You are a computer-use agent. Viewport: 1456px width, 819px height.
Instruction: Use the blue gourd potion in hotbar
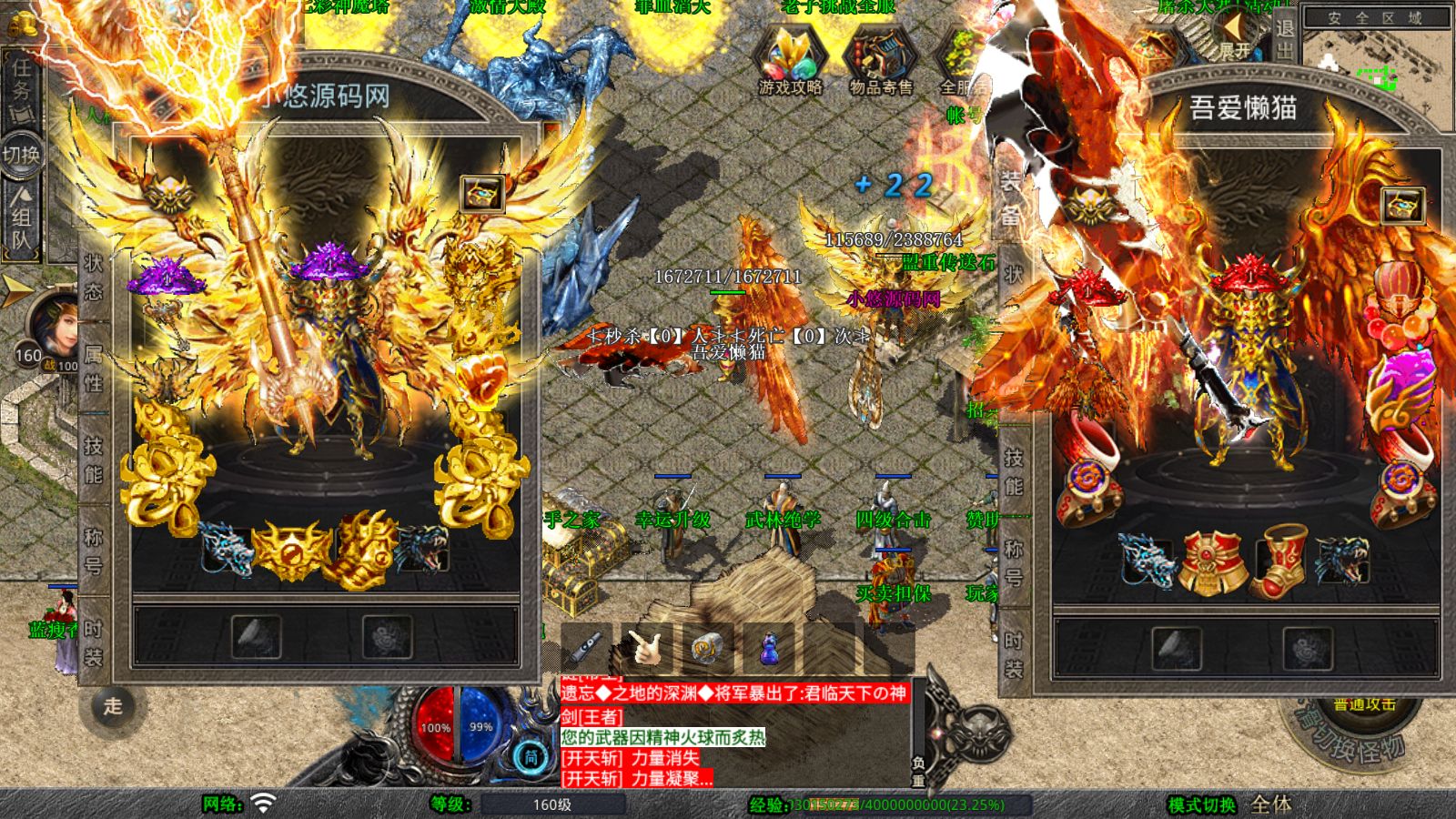[770, 649]
